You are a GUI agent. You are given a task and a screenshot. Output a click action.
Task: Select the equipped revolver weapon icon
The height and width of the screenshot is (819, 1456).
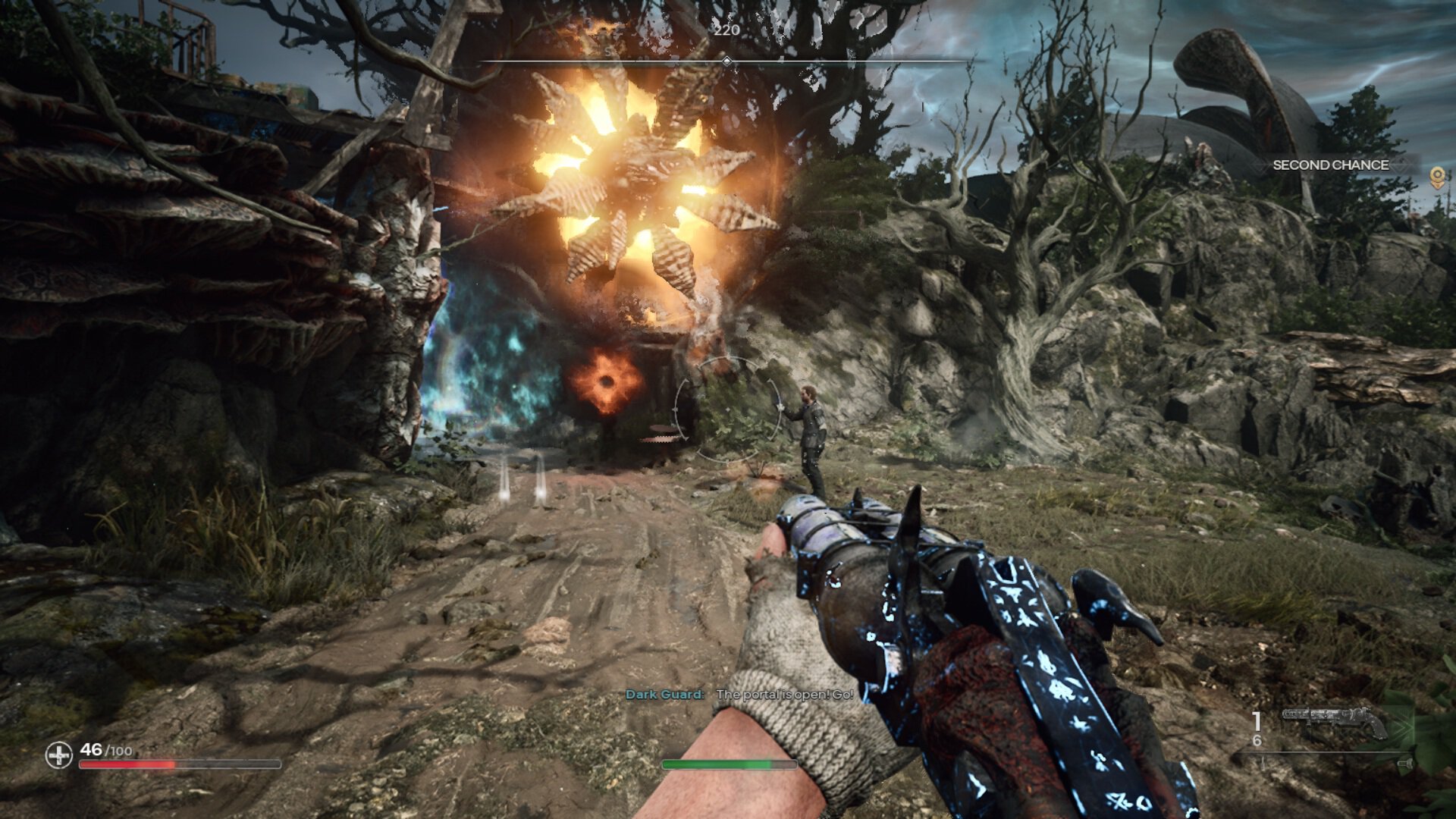coord(1335,721)
